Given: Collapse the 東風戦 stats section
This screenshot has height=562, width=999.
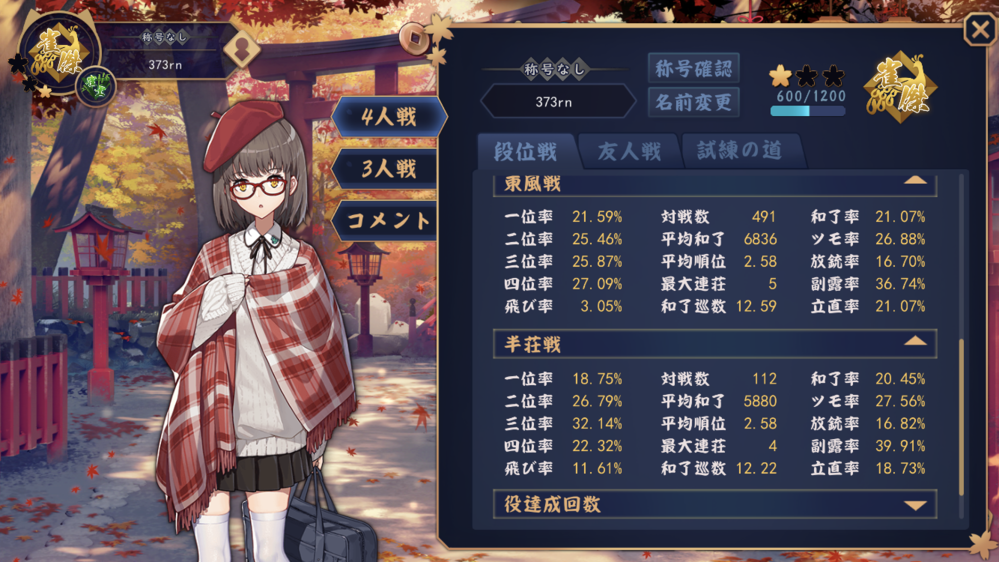Looking at the screenshot, I should click(x=914, y=182).
